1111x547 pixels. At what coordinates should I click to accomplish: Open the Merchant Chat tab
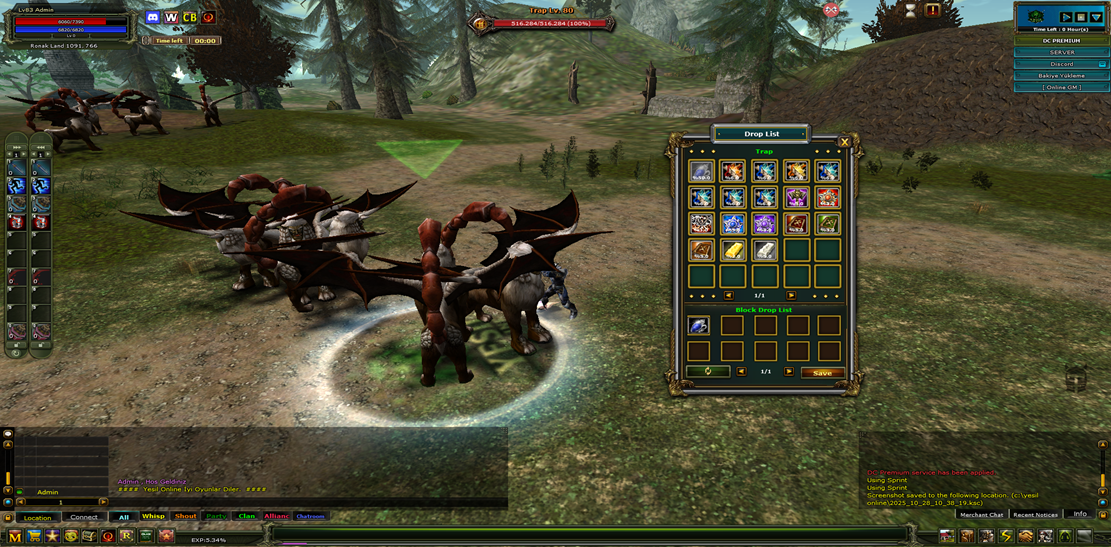[981, 515]
